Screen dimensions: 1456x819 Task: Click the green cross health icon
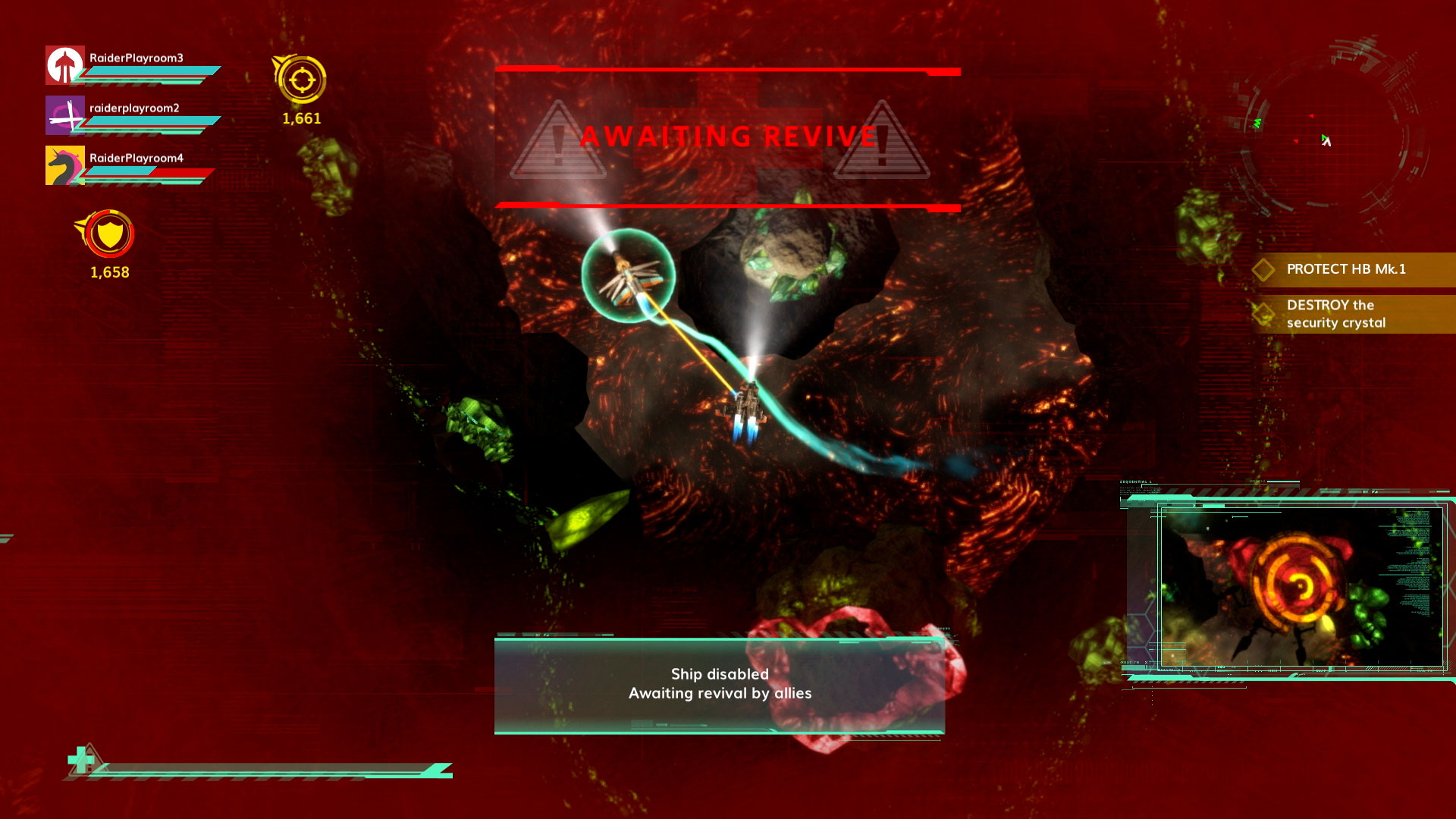tap(82, 759)
